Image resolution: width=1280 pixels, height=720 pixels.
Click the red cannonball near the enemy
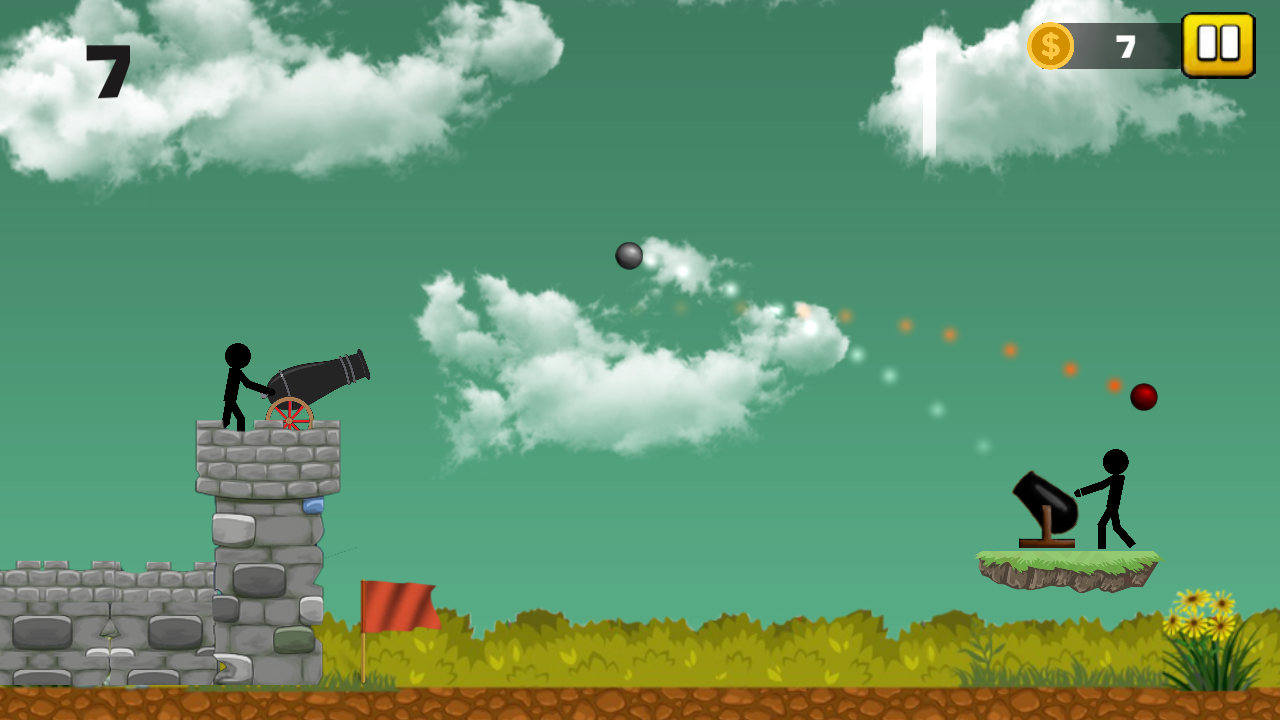(1144, 396)
